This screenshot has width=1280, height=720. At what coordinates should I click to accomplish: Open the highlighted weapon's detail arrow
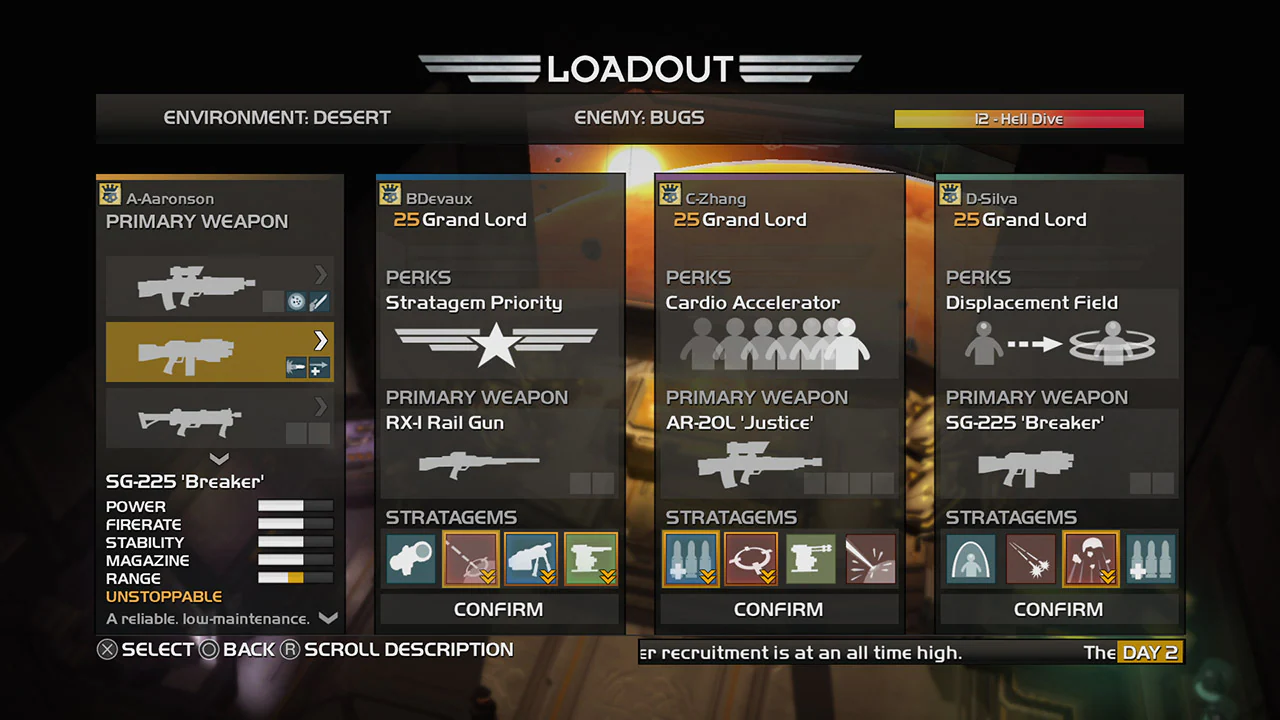(x=320, y=340)
